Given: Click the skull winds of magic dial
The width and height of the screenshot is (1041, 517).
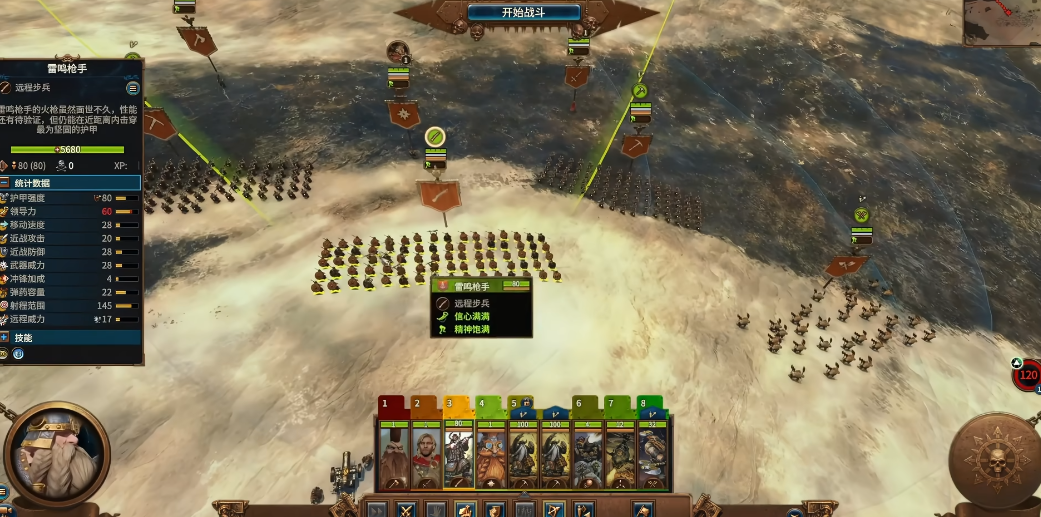Looking at the screenshot, I should point(993,460).
